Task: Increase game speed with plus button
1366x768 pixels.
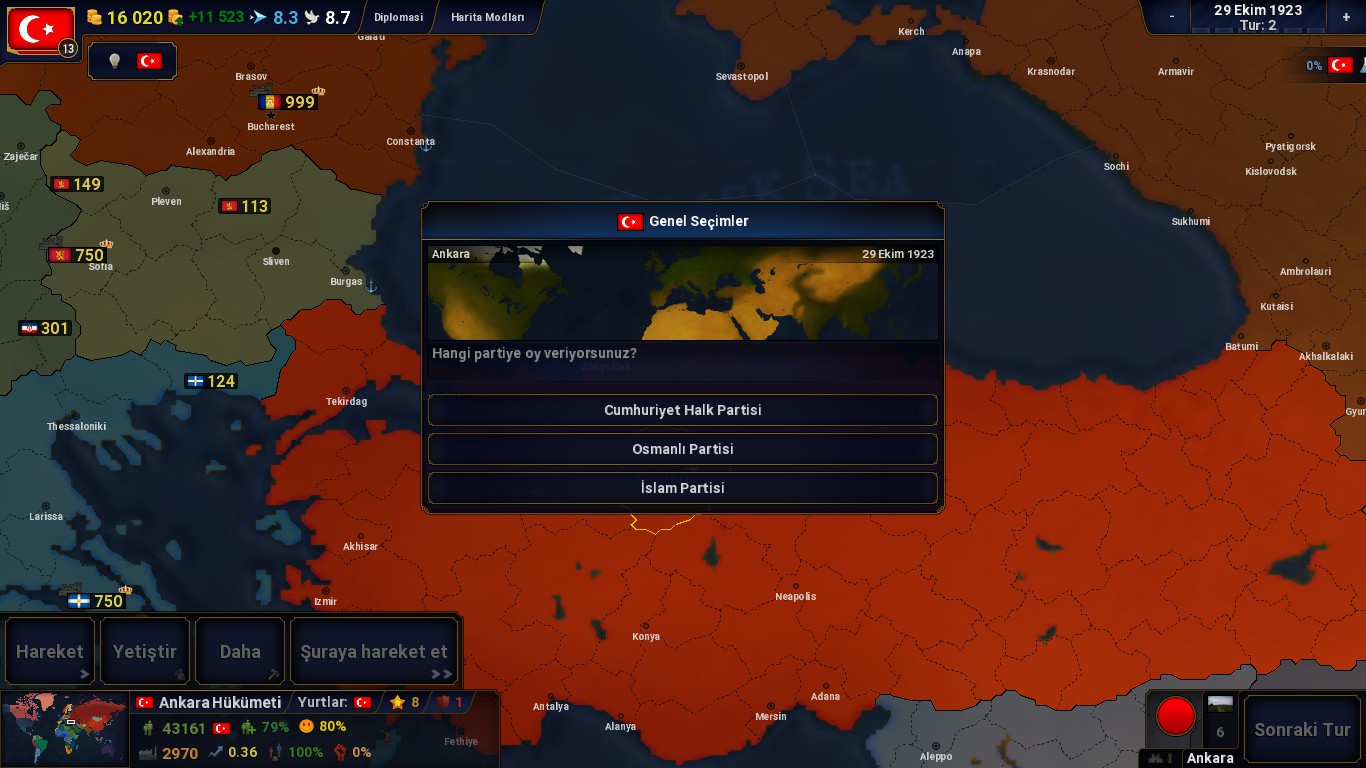Action: coord(1346,17)
